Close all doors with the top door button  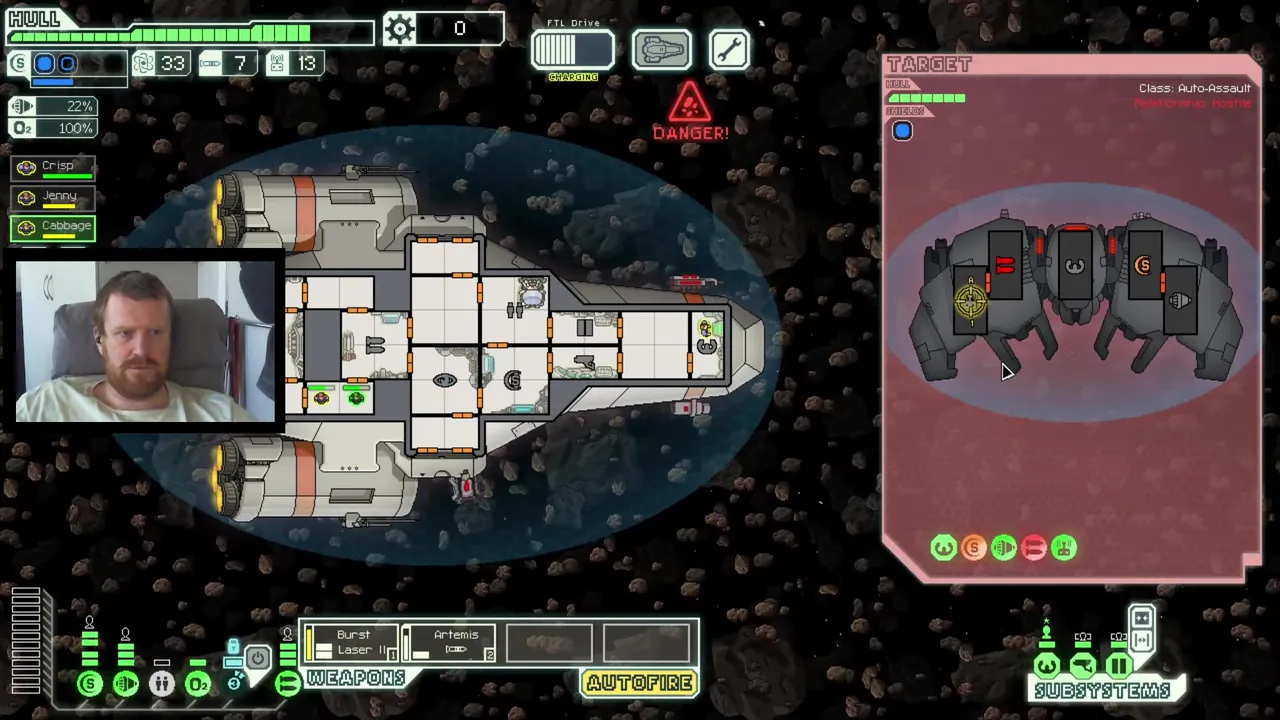tap(1142, 617)
